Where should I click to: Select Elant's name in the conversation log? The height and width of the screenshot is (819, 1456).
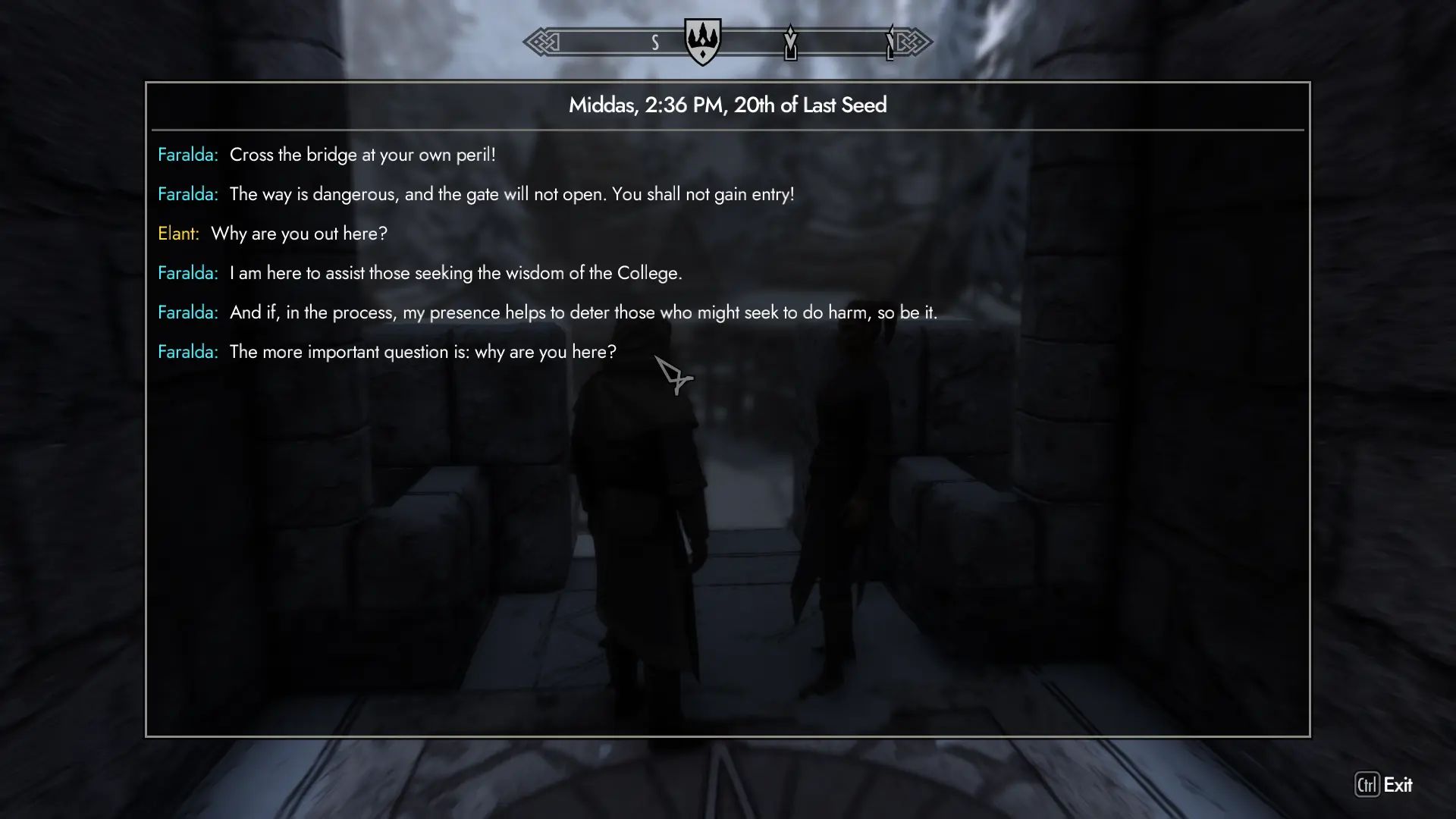click(x=177, y=234)
